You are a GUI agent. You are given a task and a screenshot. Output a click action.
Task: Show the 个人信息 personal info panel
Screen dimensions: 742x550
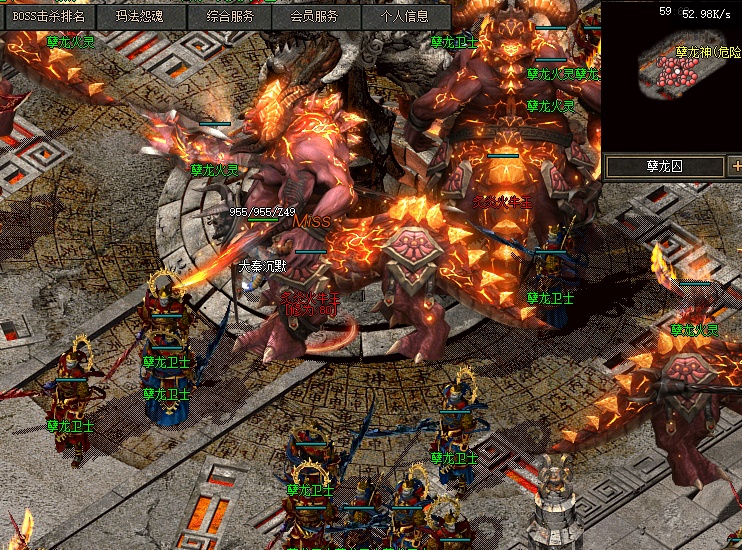tap(404, 16)
